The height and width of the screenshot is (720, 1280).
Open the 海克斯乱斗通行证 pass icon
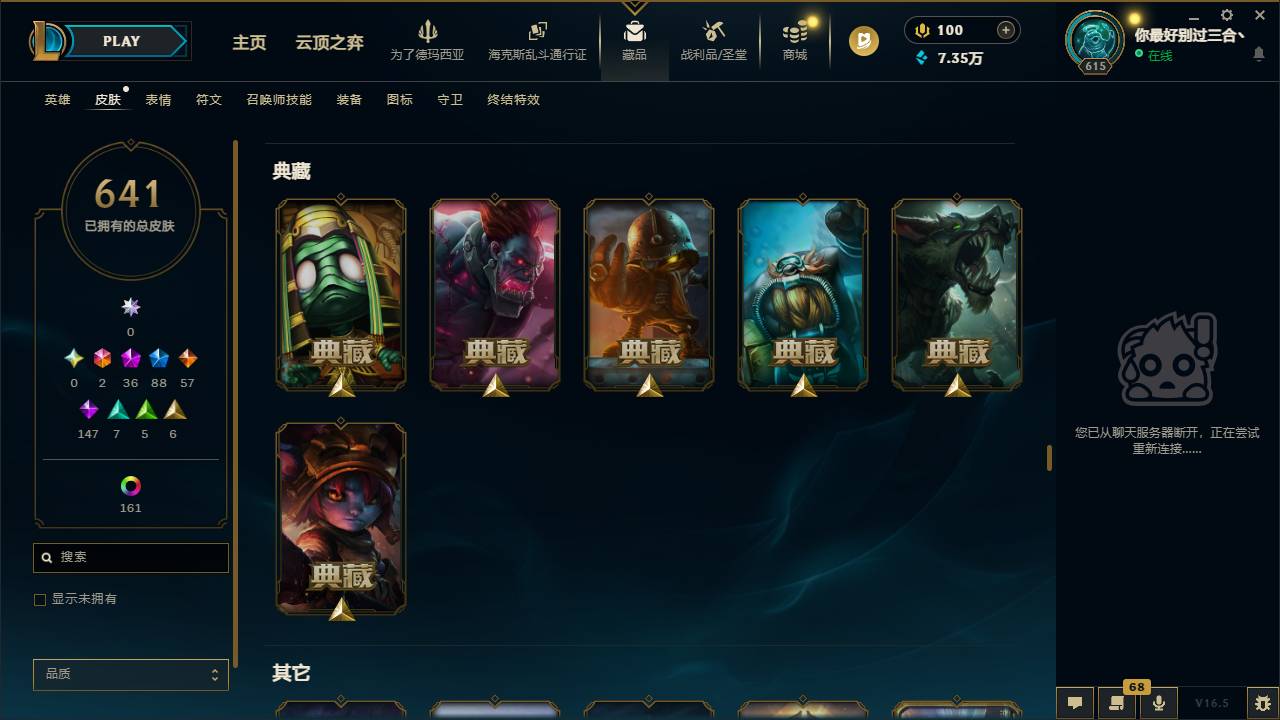click(537, 33)
